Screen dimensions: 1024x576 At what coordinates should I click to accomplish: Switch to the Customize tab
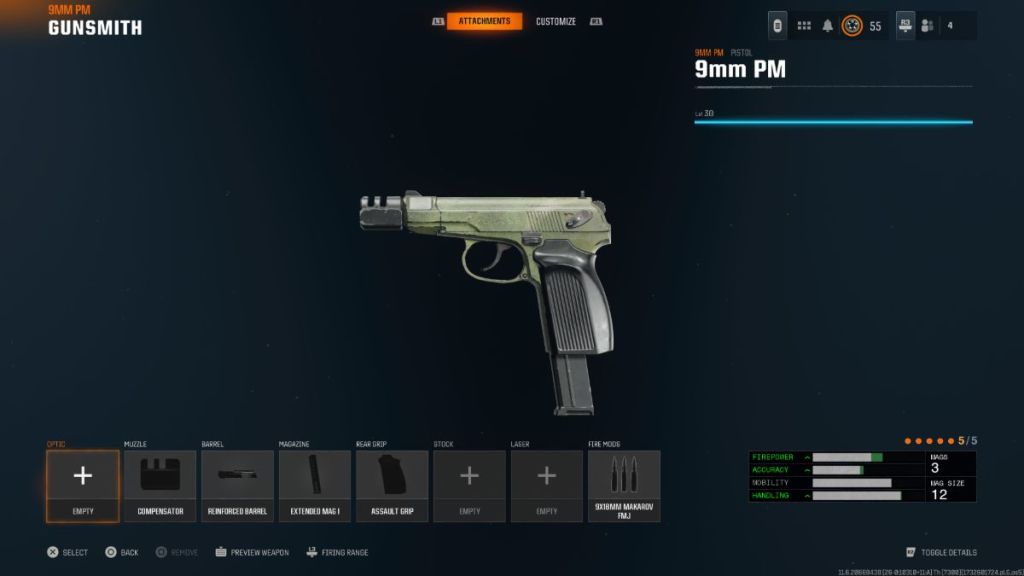pos(555,21)
